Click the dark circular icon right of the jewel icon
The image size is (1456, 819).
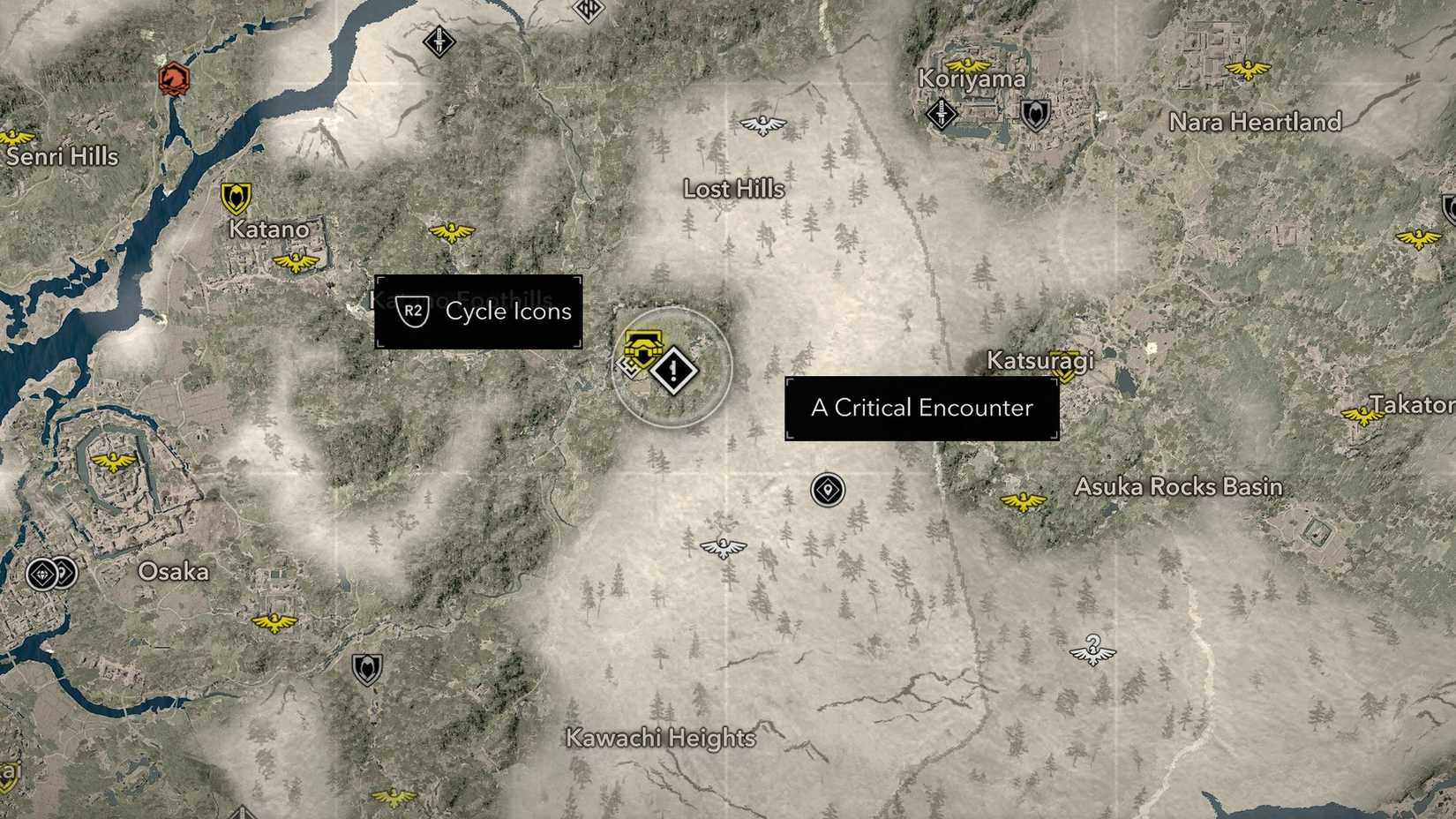[68, 572]
